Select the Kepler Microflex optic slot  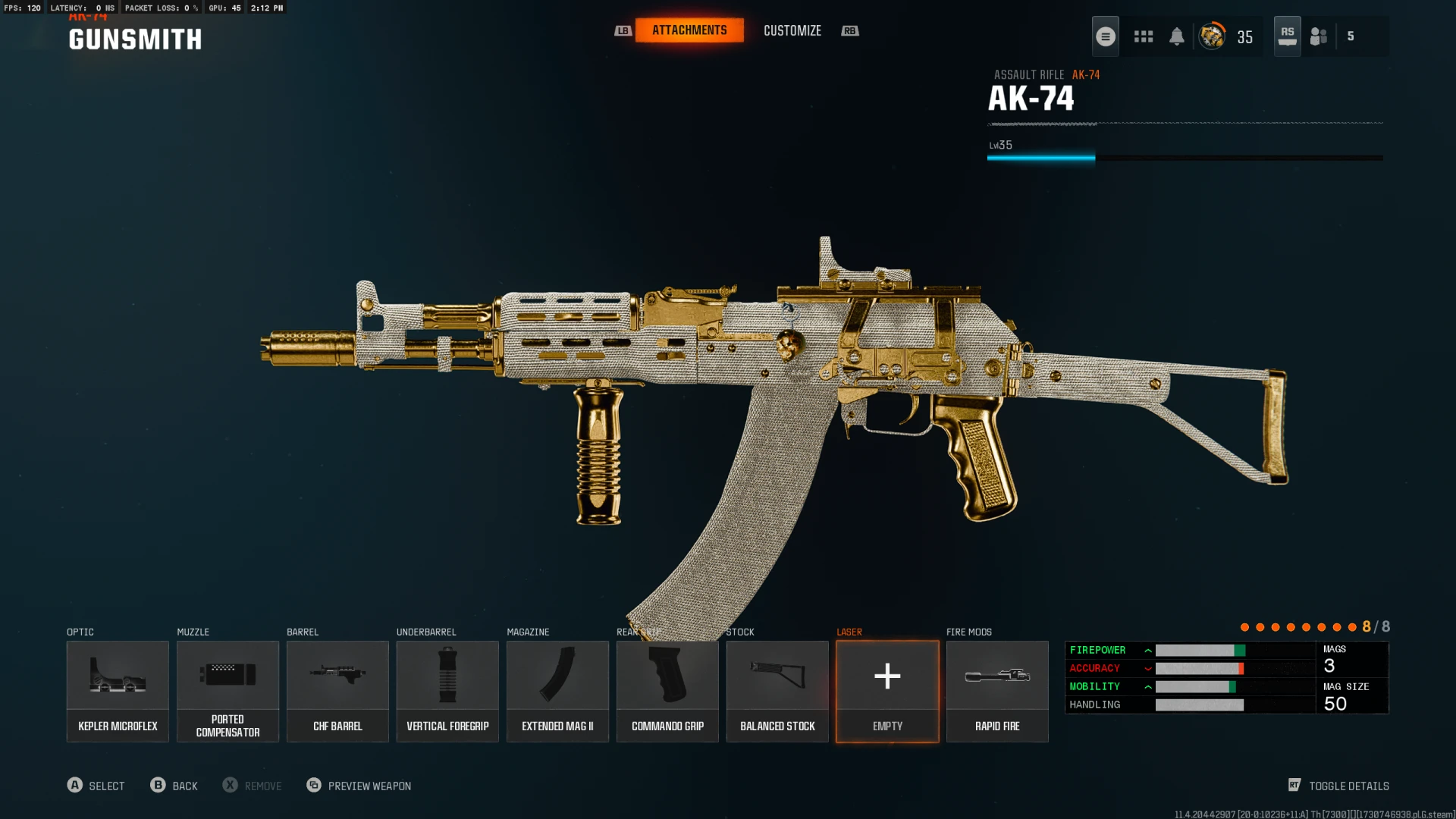coord(118,691)
